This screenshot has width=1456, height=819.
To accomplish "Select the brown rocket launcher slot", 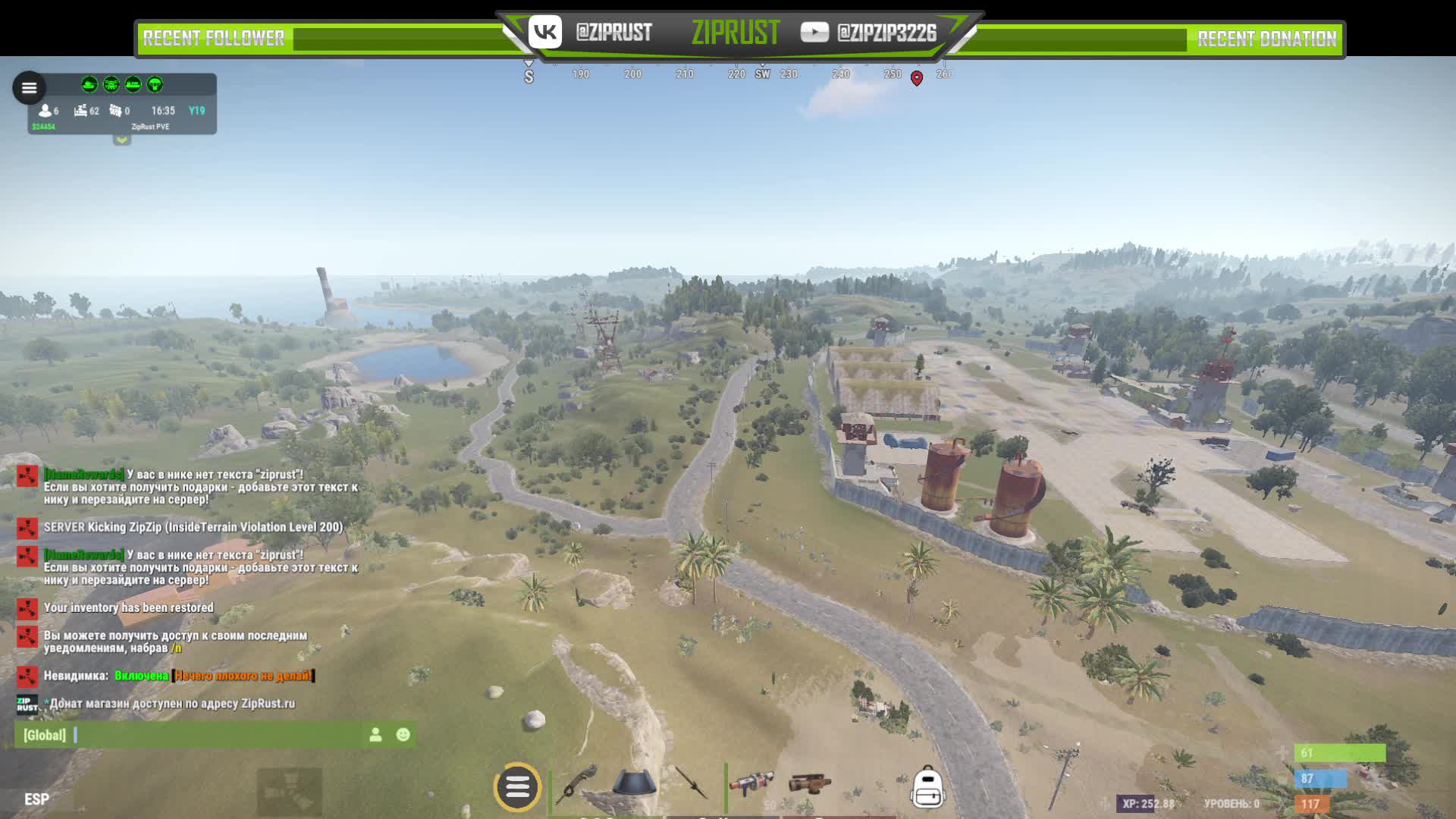I will (809, 783).
